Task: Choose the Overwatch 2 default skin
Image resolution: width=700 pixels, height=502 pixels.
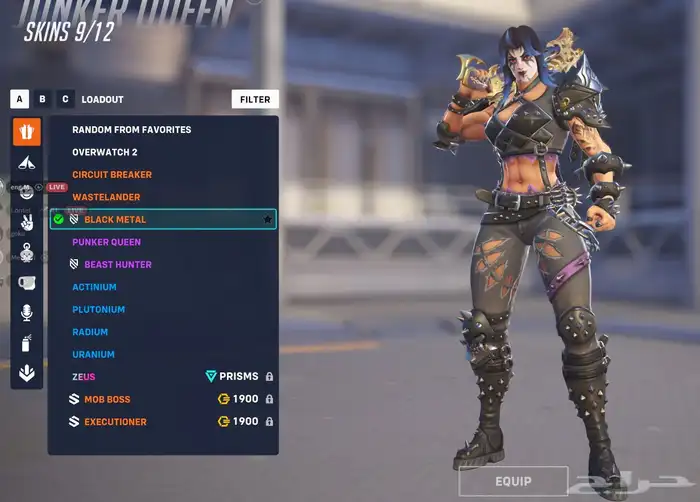Action: pos(107,152)
